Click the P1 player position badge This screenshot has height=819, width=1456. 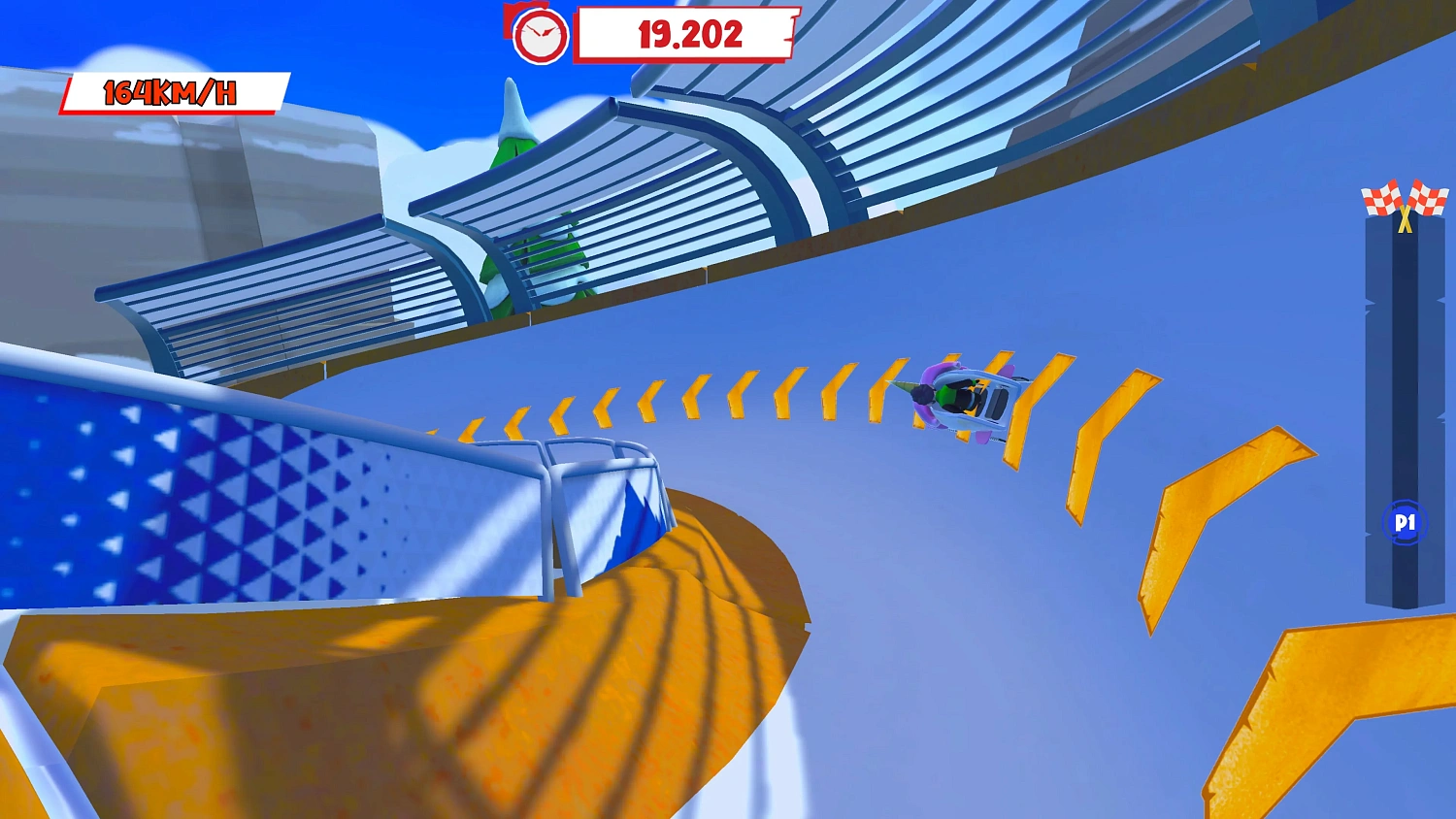point(1406,521)
